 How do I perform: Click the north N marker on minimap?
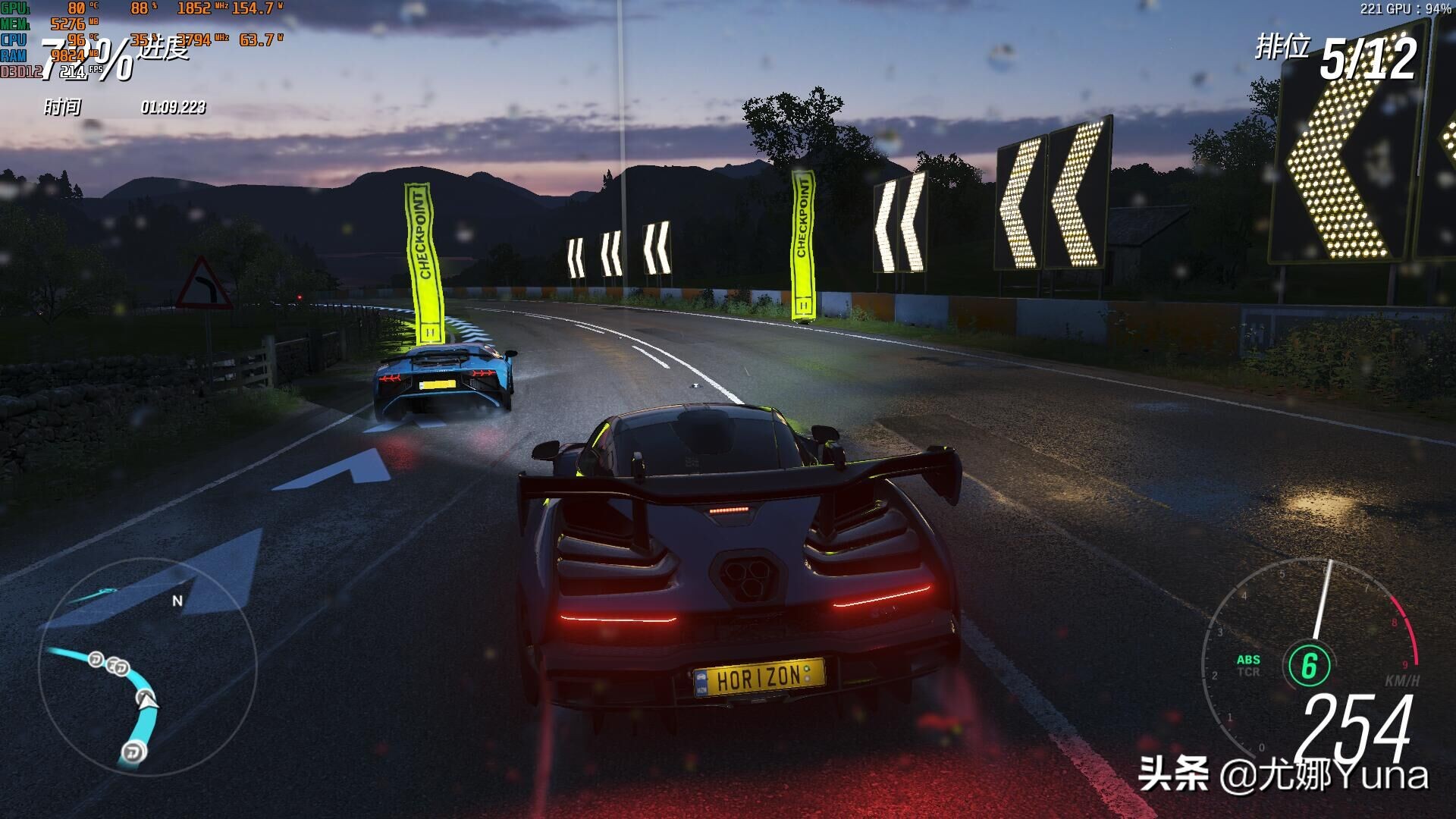click(x=177, y=601)
